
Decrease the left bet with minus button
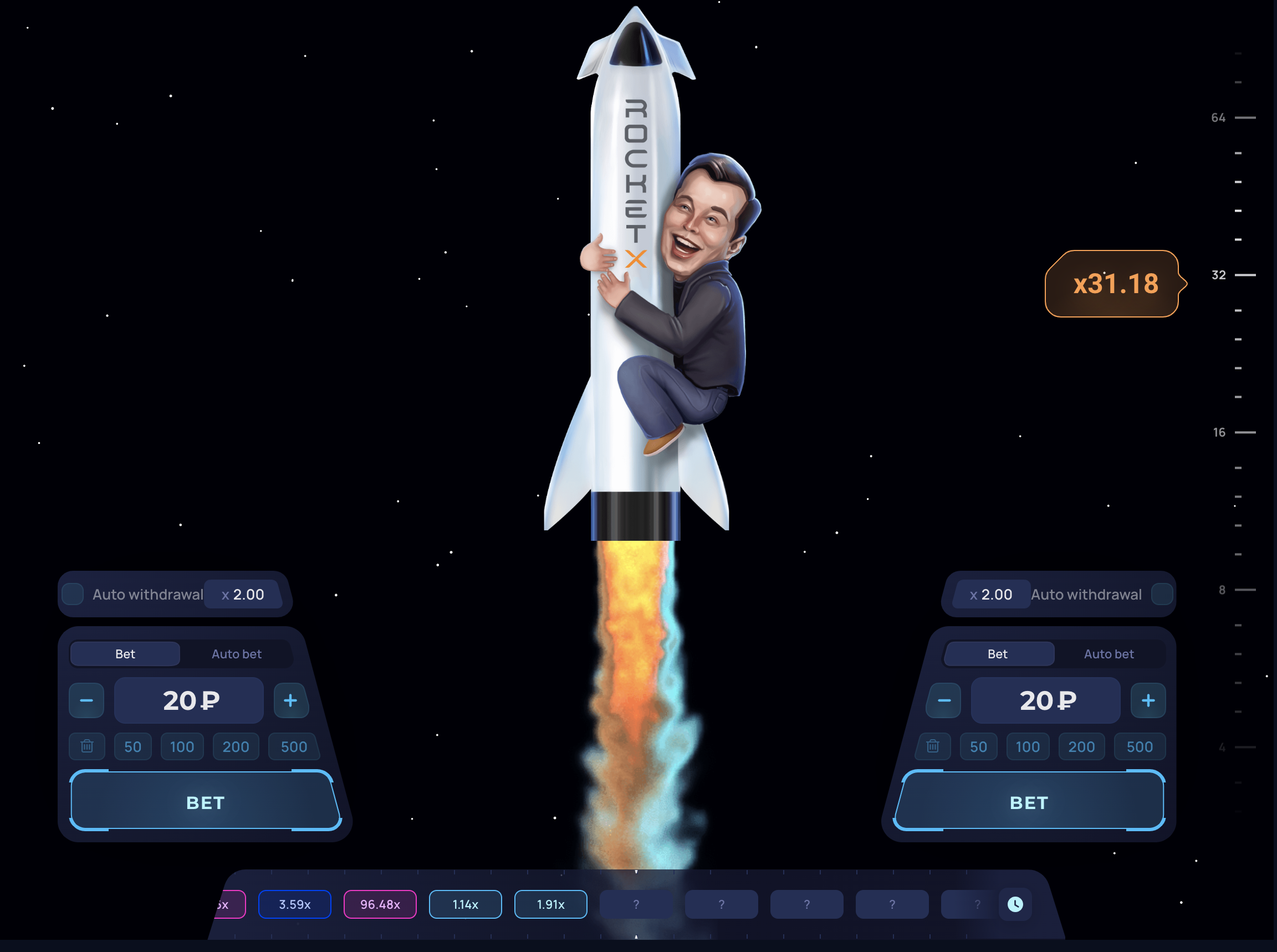point(86,700)
